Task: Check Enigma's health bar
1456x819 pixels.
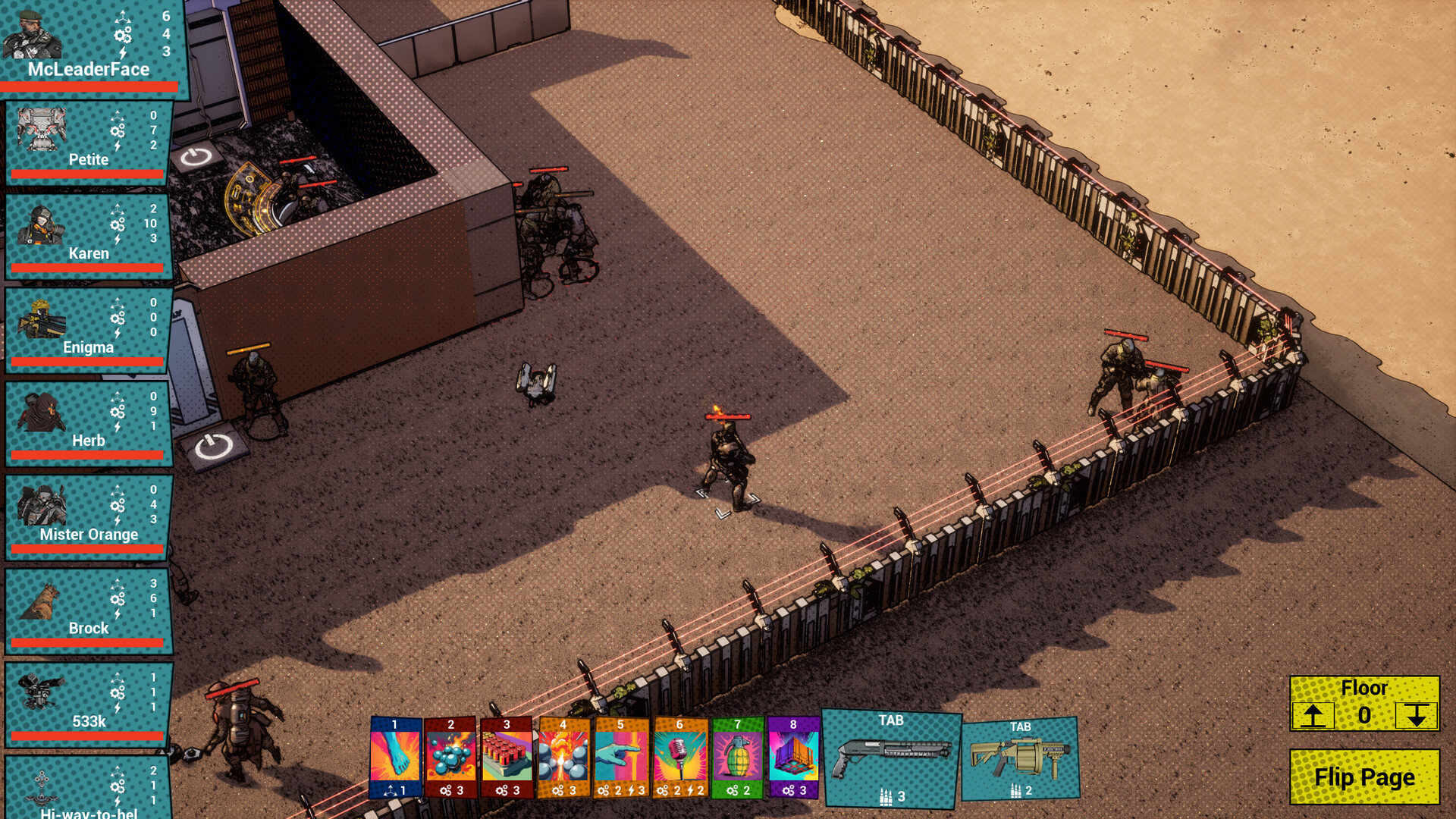Action: pyautogui.click(x=86, y=362)
